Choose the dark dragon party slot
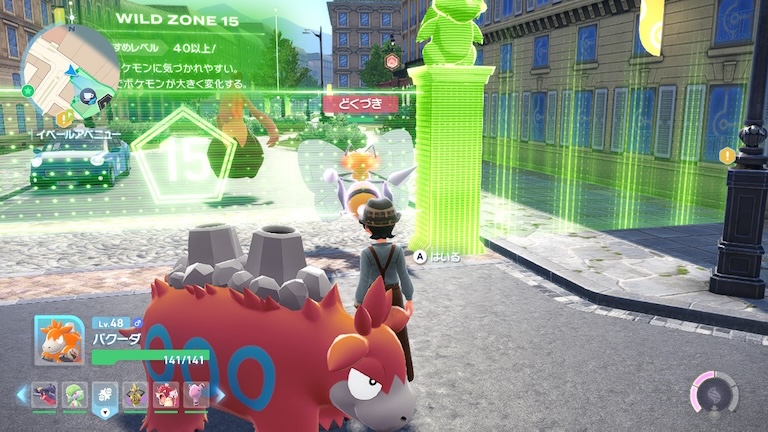This screenshot has width=768, height=432. (x=44, y=395)
